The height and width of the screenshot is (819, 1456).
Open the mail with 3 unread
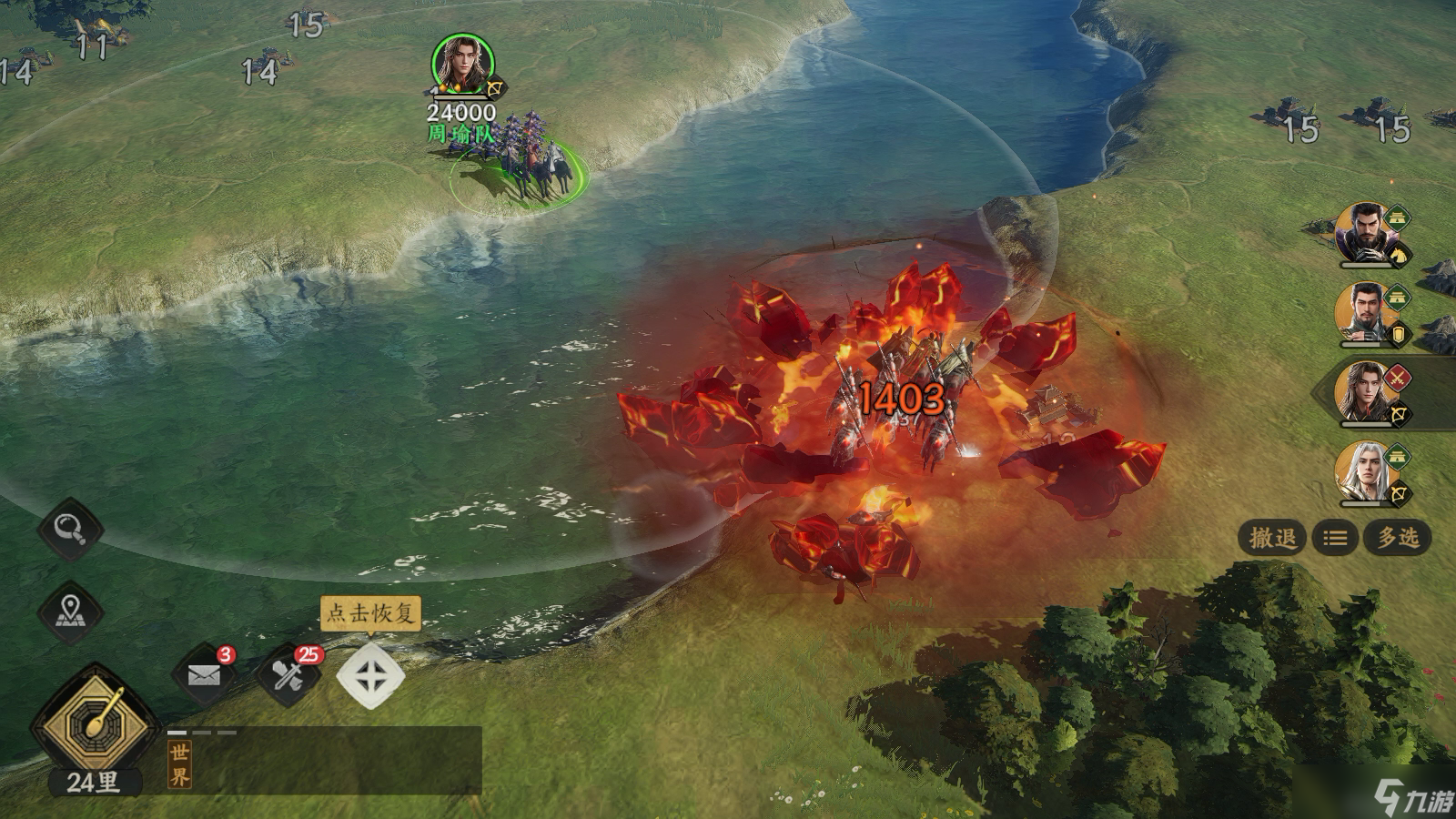(x=205, y=674)
